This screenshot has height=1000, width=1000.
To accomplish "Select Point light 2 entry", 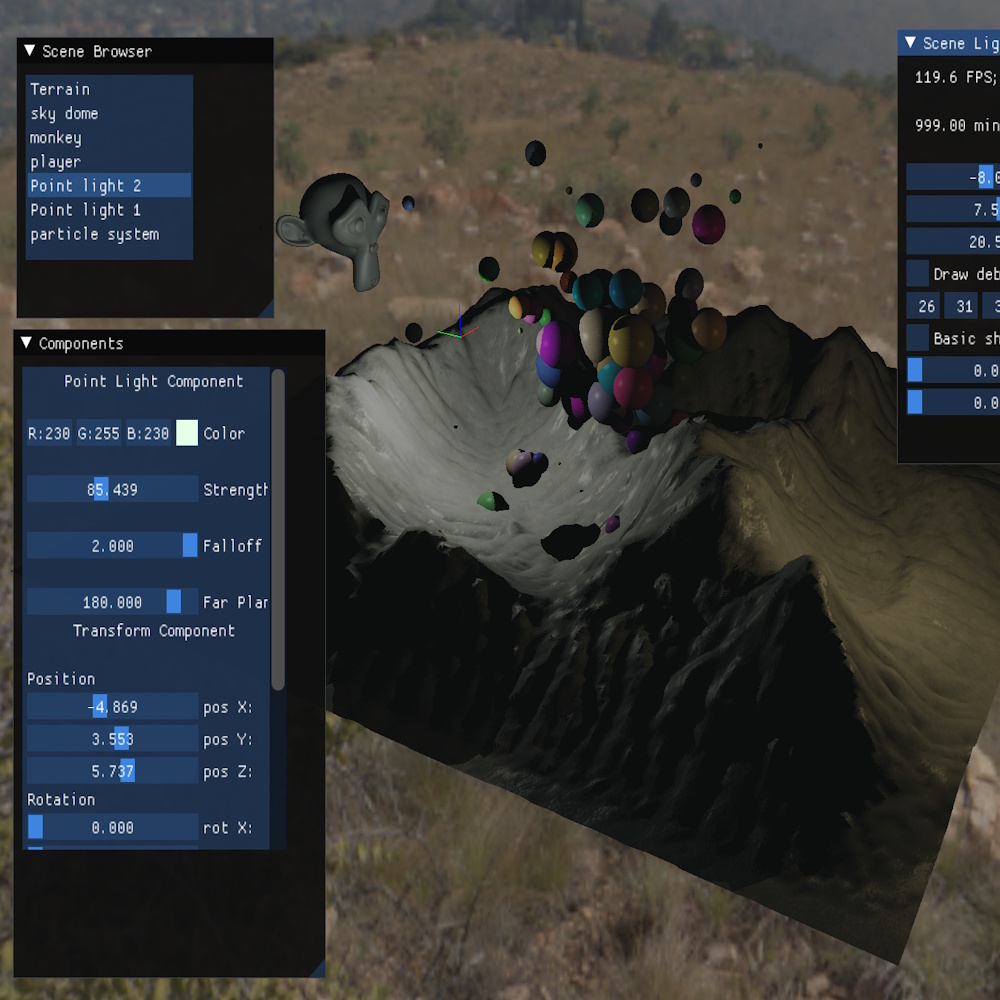I will coord(86,185).
